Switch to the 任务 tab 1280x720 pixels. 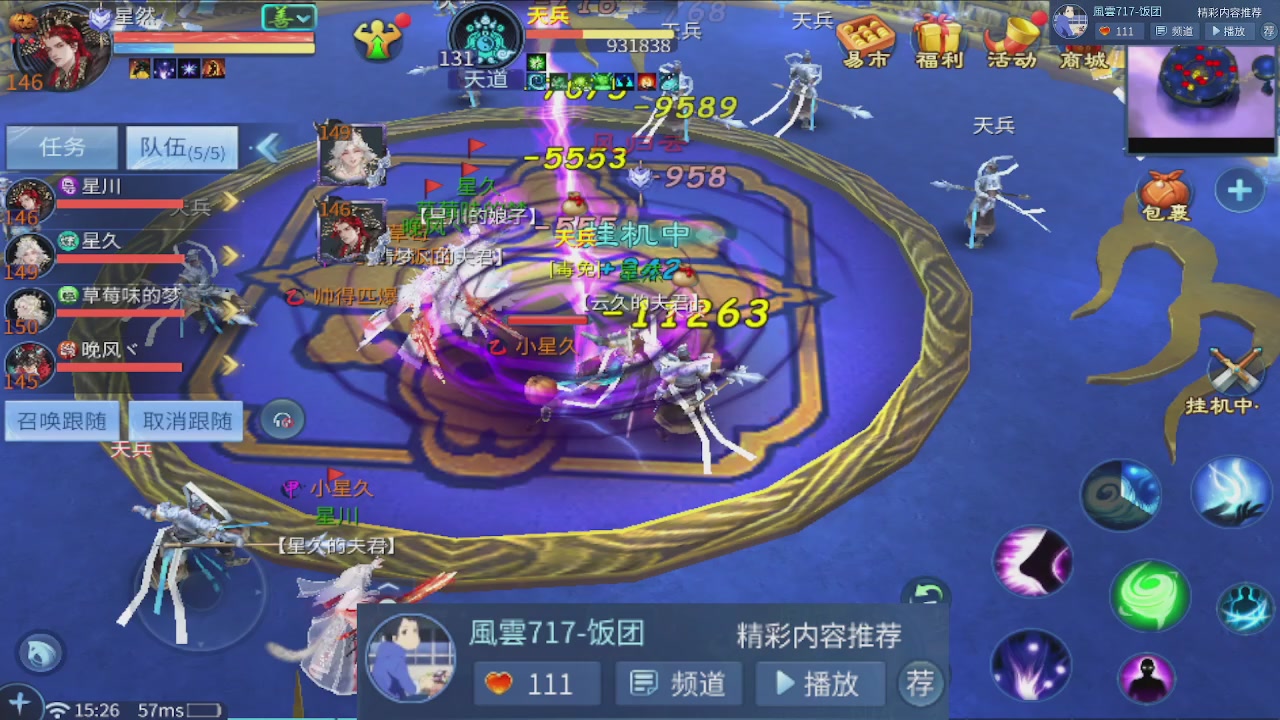point(62,147)
